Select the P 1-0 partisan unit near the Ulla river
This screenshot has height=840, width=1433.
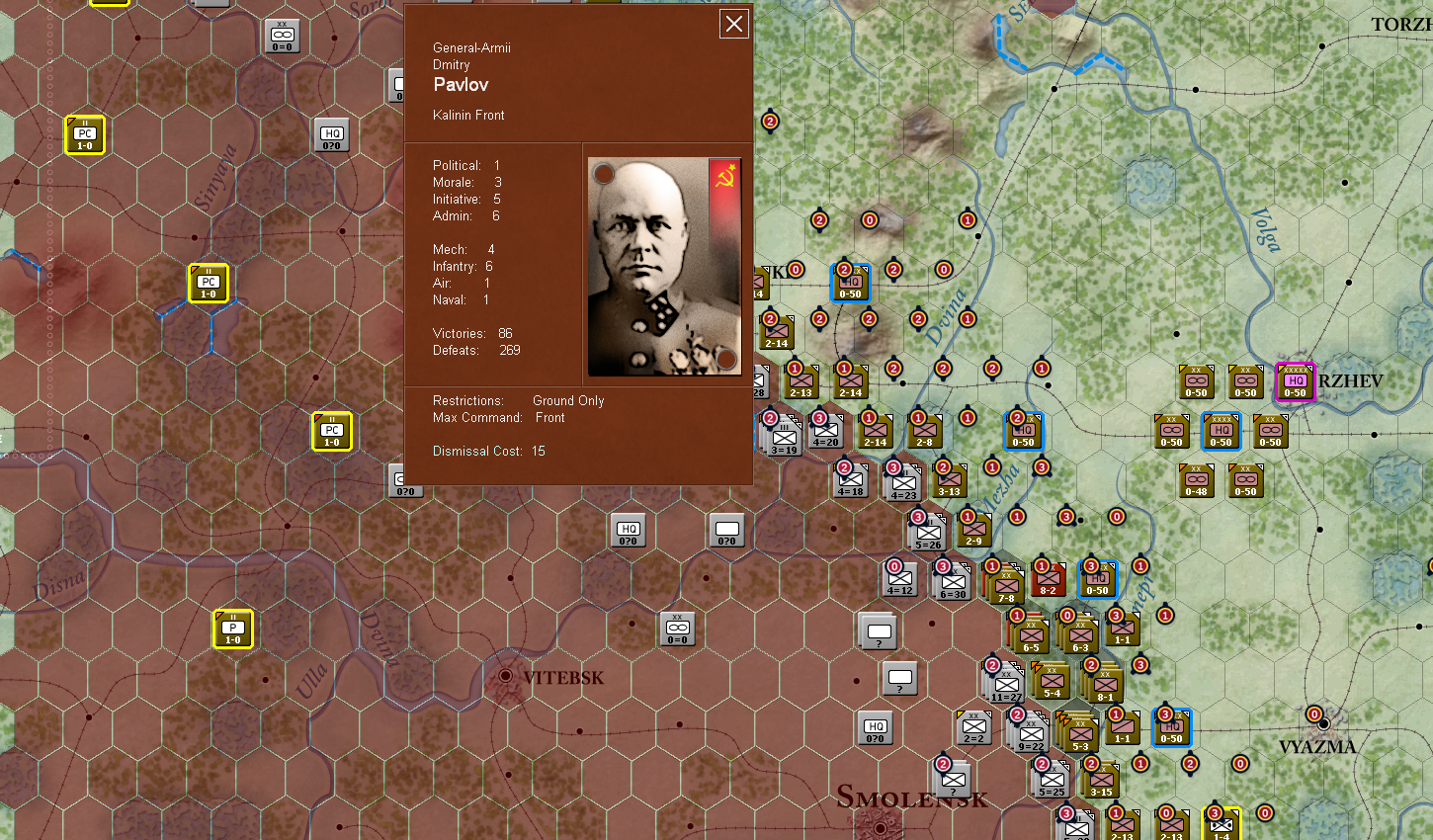(232, 629)
